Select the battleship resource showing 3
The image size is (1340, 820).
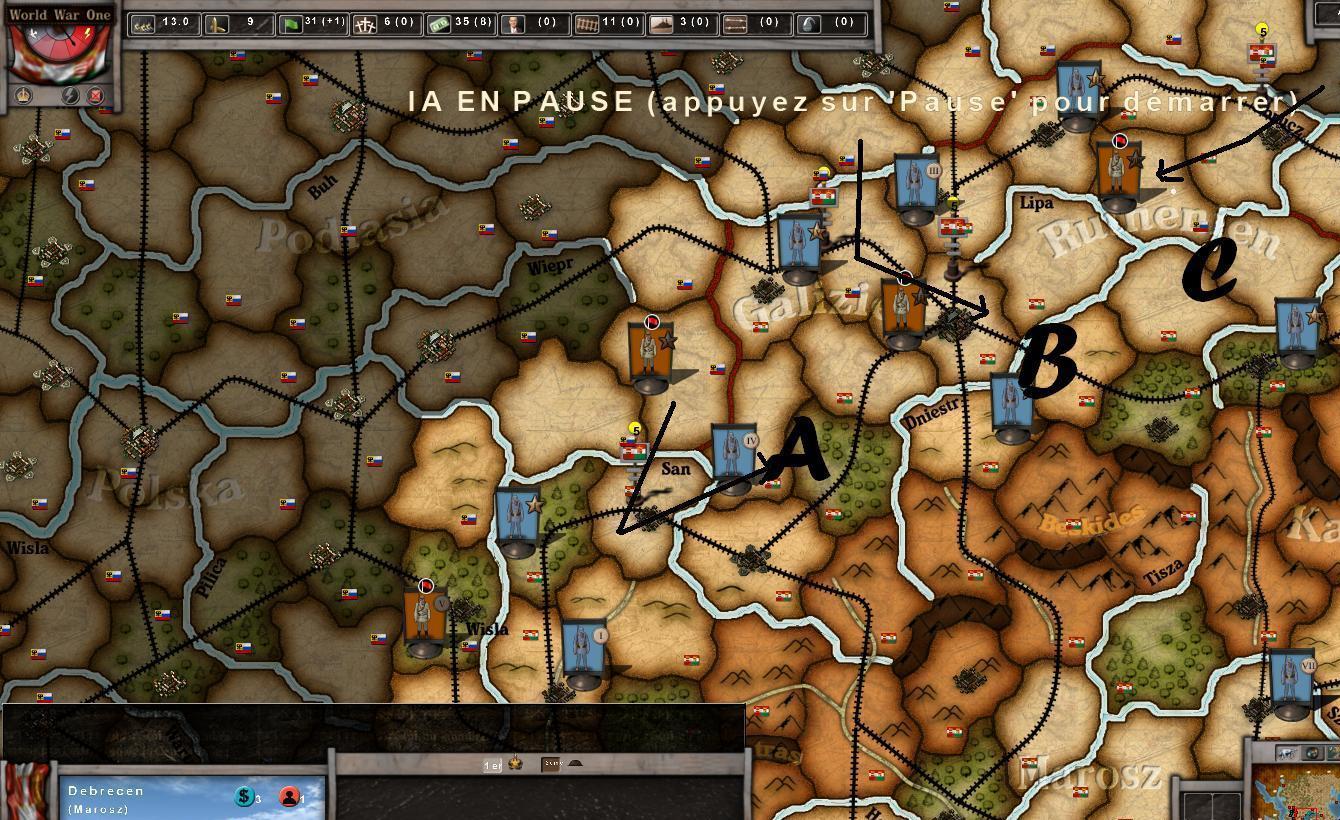pos(661,23)
